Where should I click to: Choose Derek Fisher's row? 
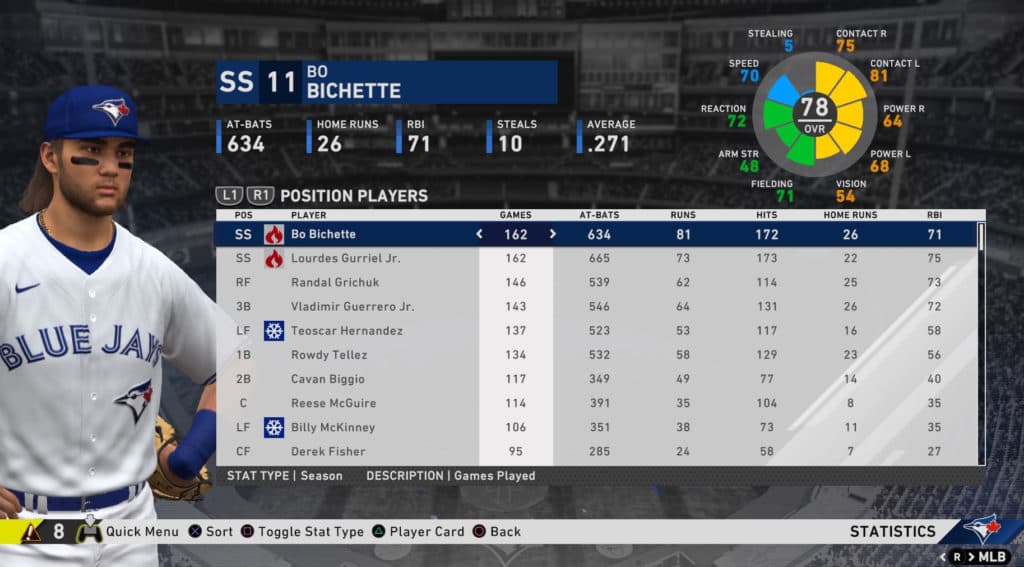click(328, 451)
